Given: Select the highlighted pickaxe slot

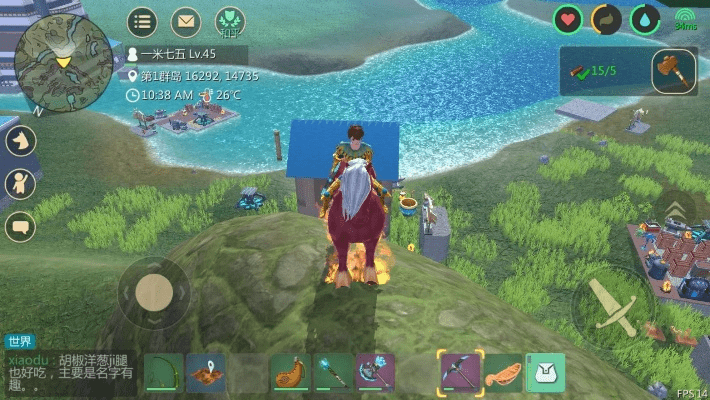Looking at the screenshot, I should pos(460,372).
